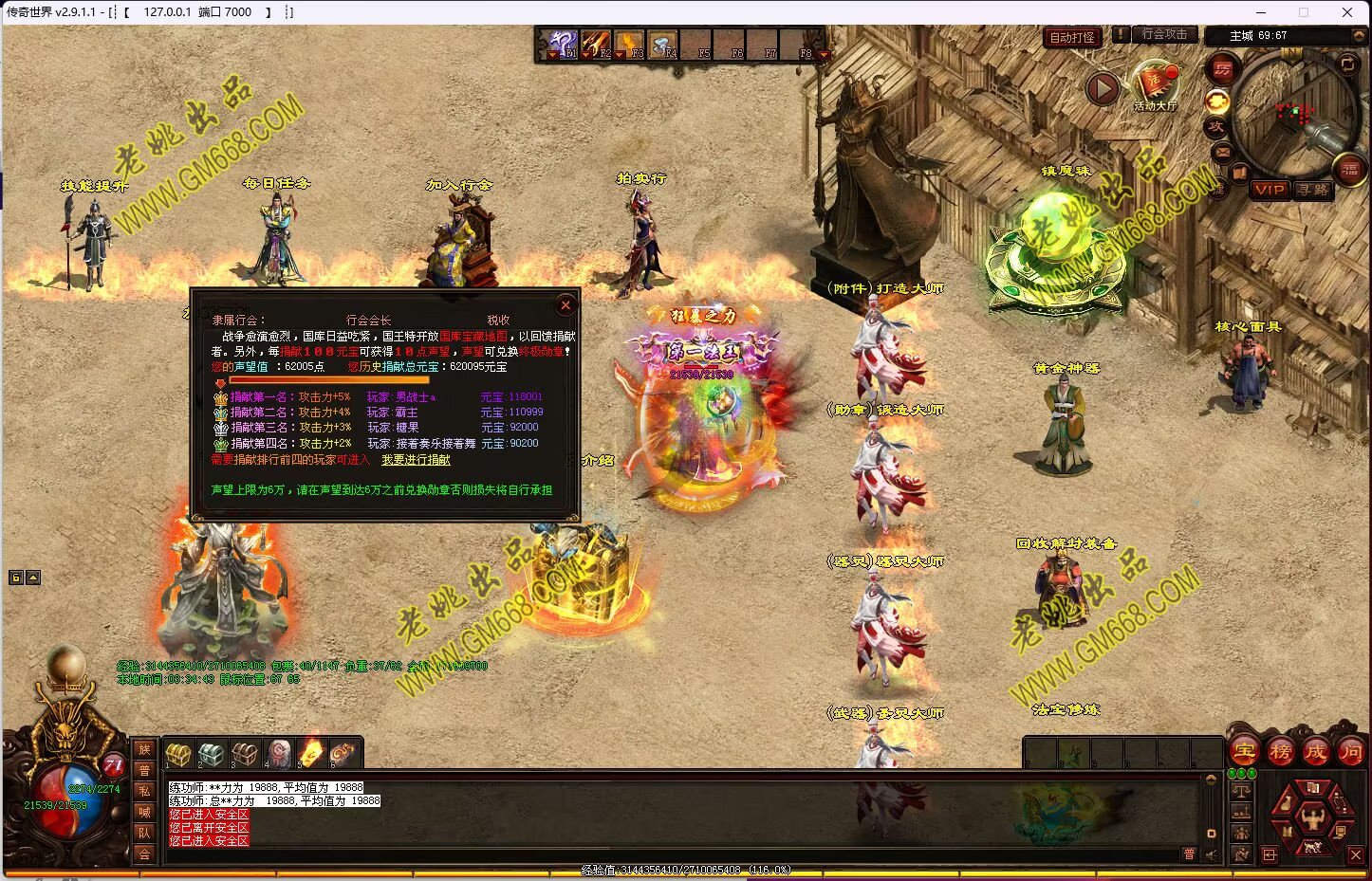Click the round play arrow button
This screenshot has height=881, width=1372.
pyautogui.click(x=1103, y=89)
